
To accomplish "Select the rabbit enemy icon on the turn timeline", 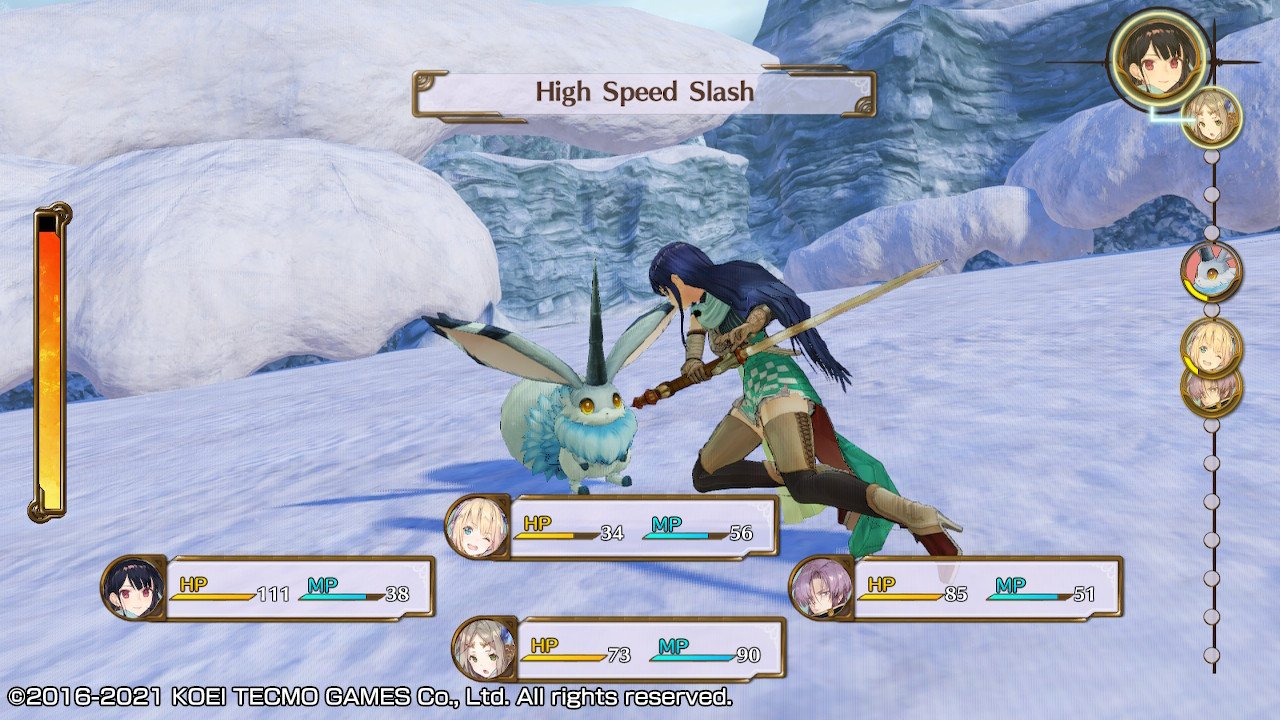I will coord(1211,271).
